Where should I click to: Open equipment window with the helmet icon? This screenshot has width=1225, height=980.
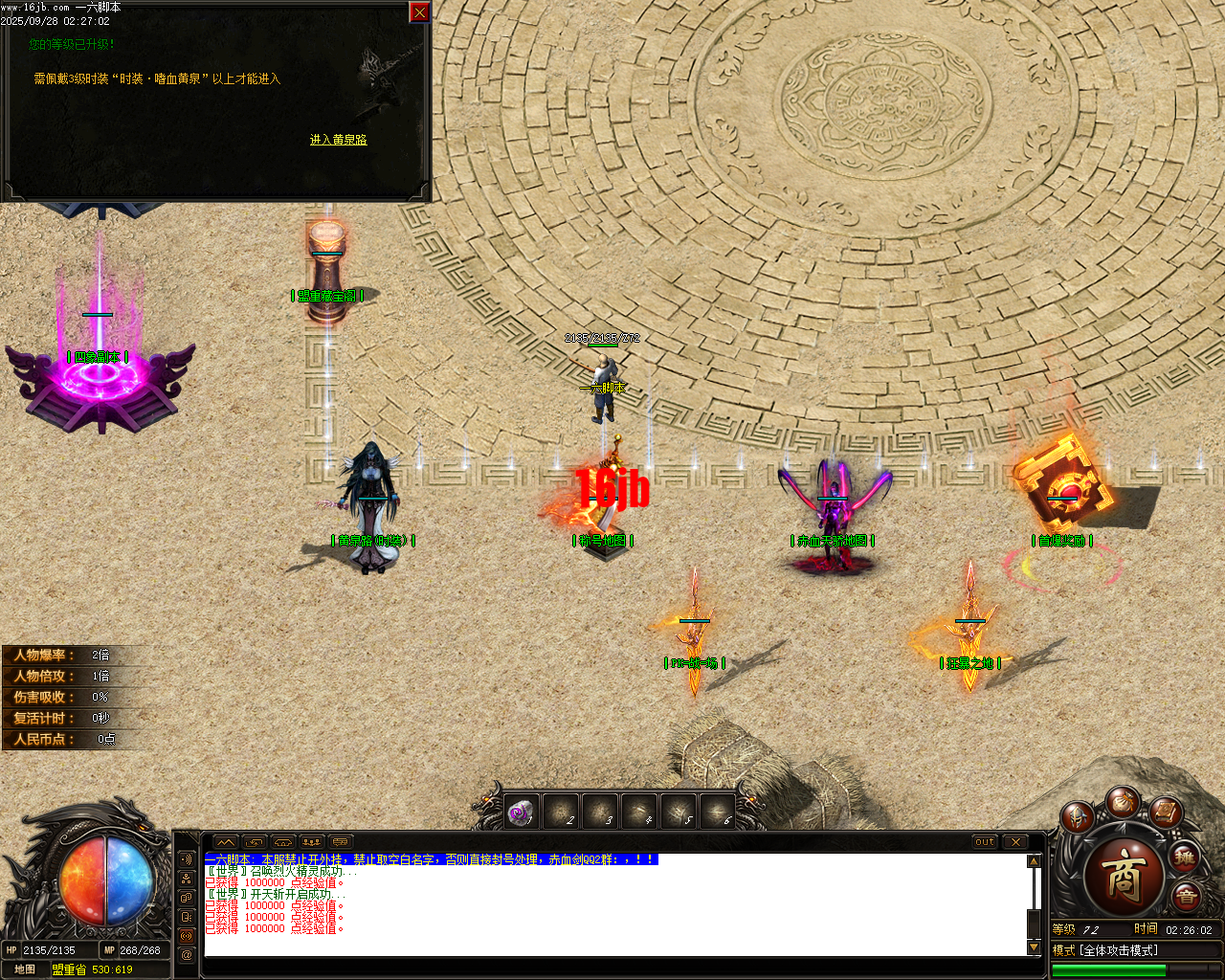coord(1076,817)
